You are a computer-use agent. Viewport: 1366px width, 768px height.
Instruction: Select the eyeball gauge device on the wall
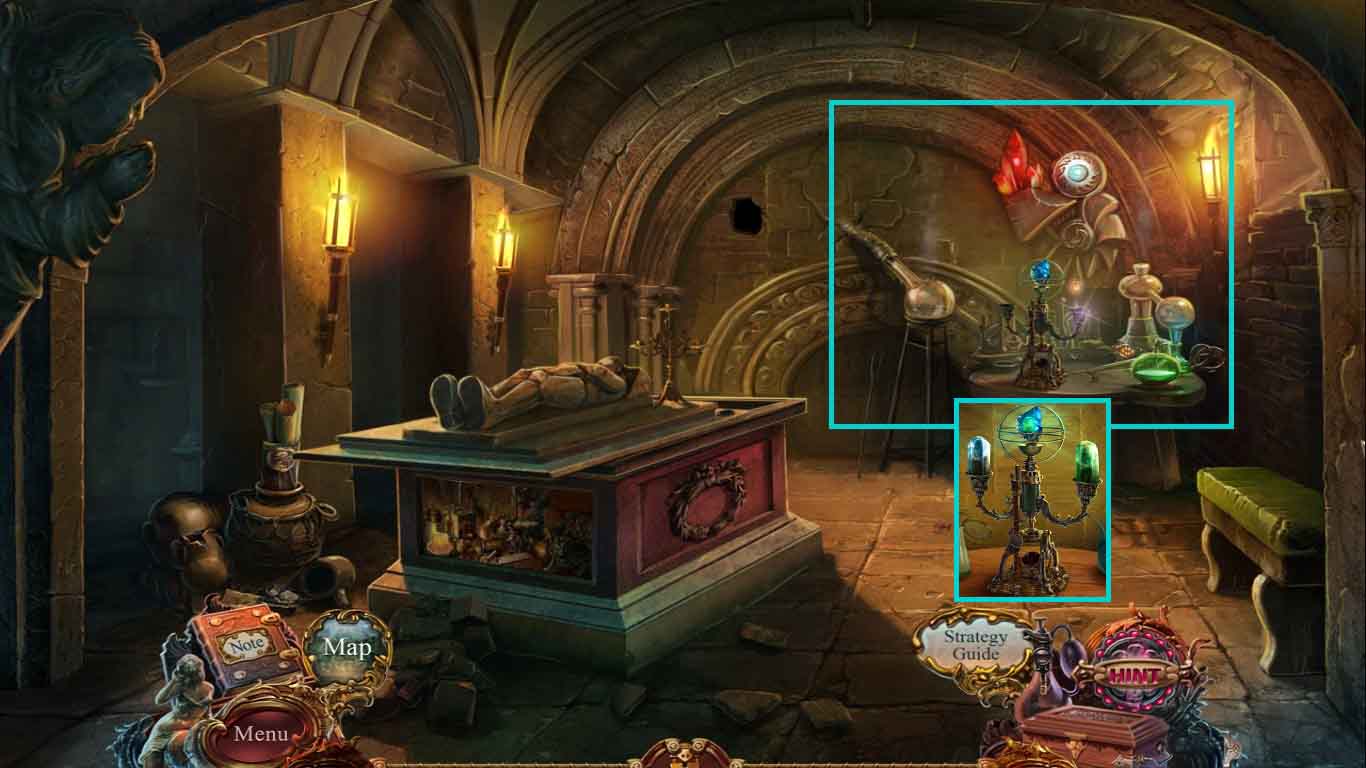click(1079, 175)
